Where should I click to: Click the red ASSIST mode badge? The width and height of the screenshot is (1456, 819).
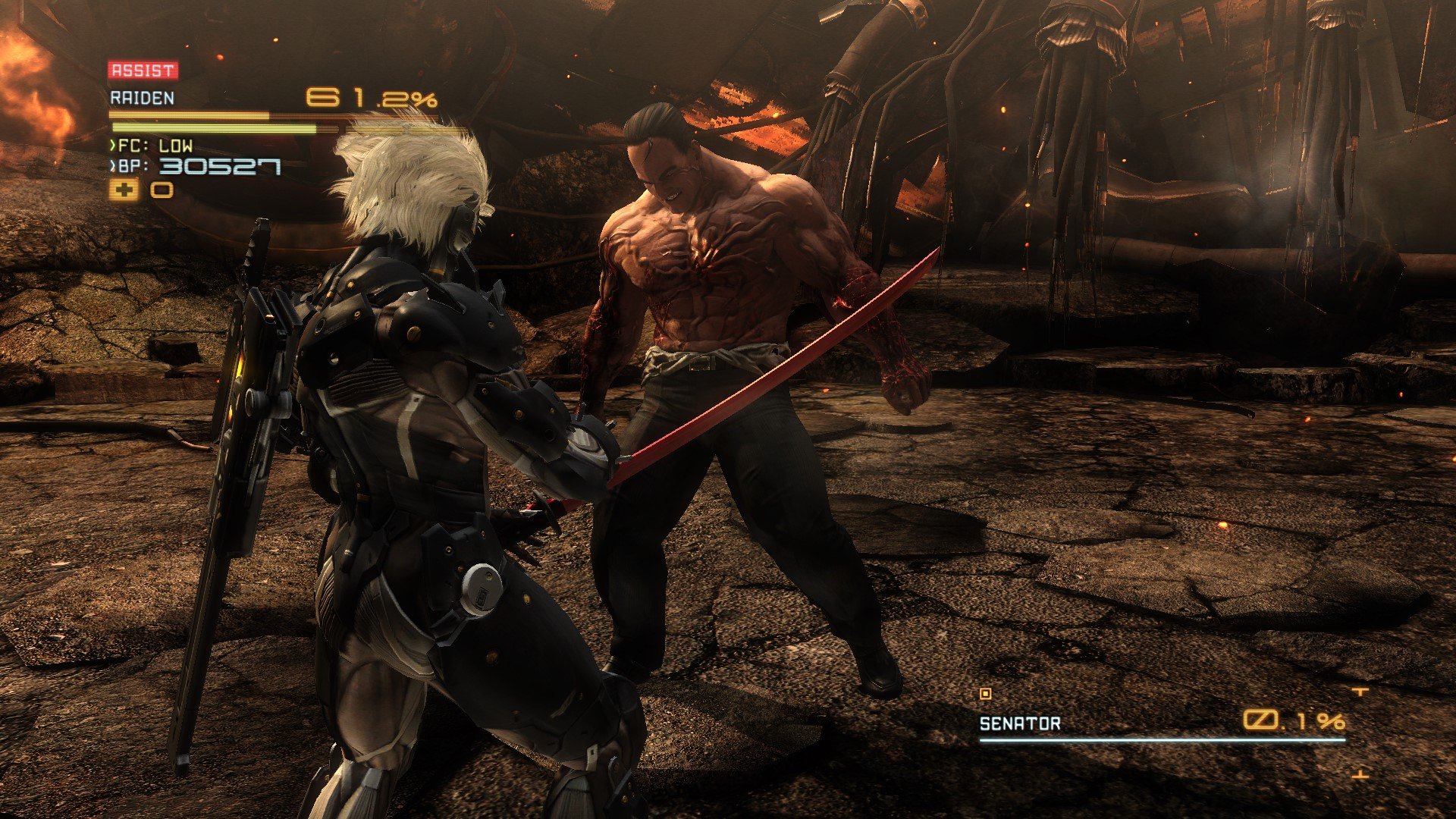click(143, 71)
